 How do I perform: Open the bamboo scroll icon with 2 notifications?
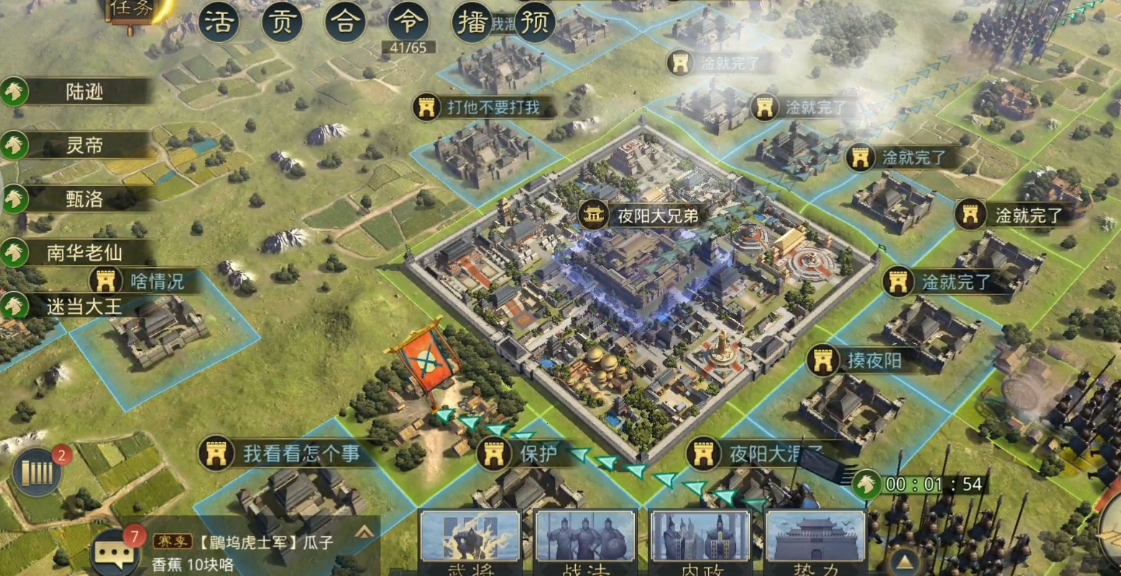38,471
